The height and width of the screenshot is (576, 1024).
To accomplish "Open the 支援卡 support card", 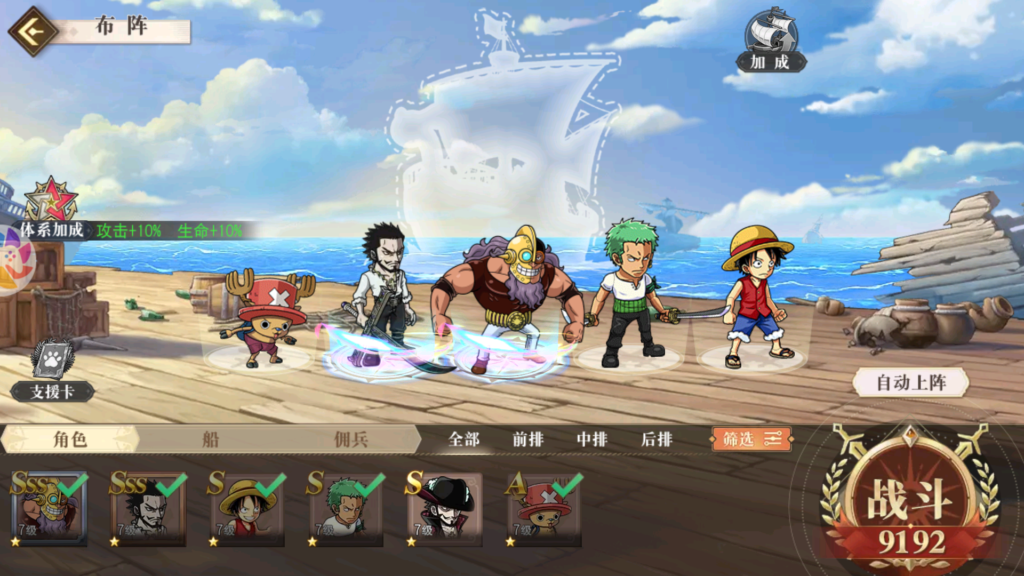I will [52, 370].
